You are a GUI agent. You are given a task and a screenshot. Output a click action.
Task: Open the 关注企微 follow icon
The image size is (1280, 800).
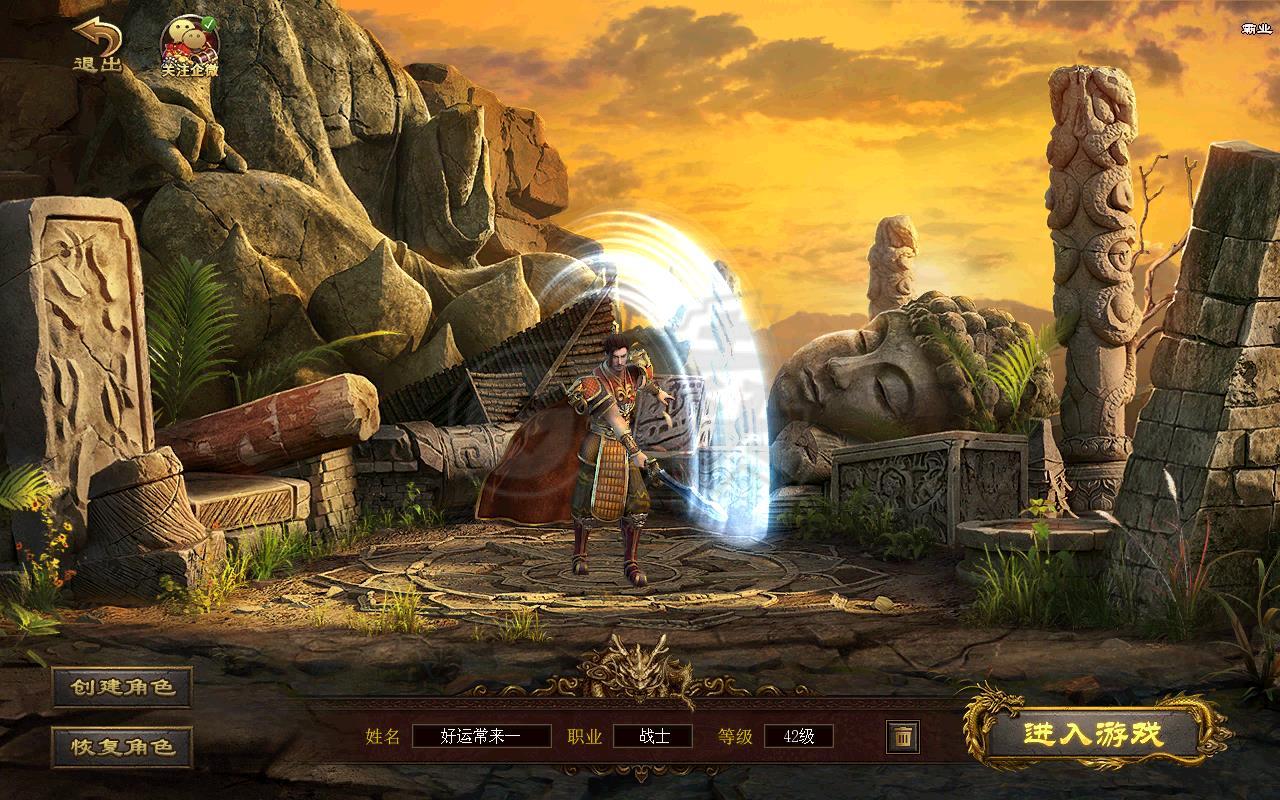click(x=190, y=46)
